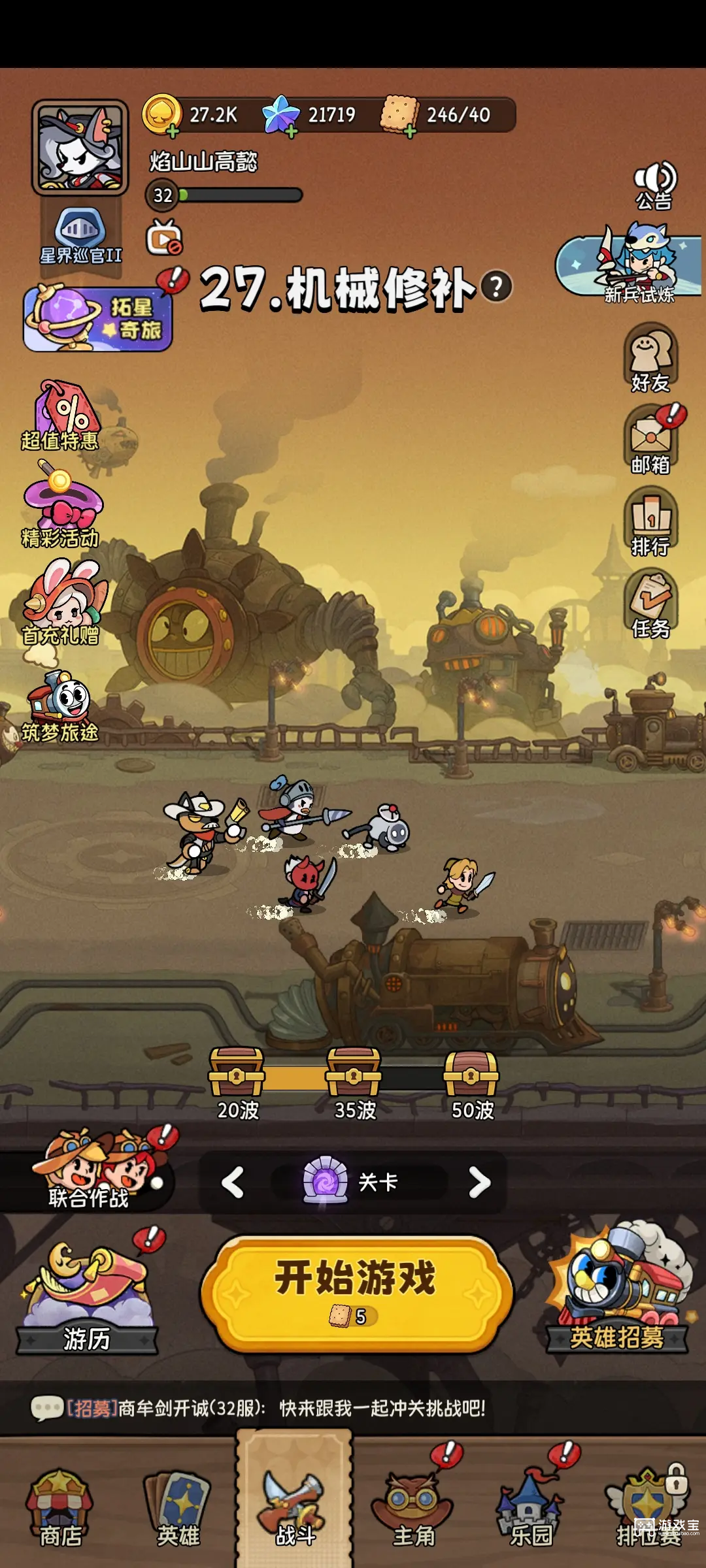The width and height of the screenshot is (706, 1568).
Task: Go to the 乐园 park tab
Action: click(530, 1509)
